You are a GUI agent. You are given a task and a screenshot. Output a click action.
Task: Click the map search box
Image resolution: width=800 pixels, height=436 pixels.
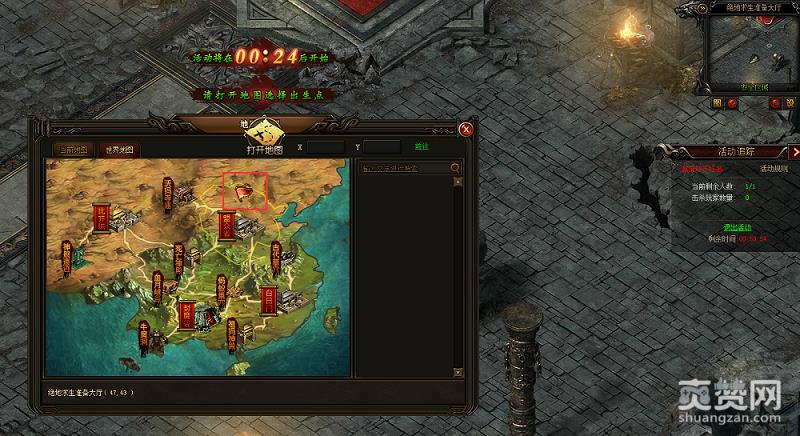(x=403, y=168)
